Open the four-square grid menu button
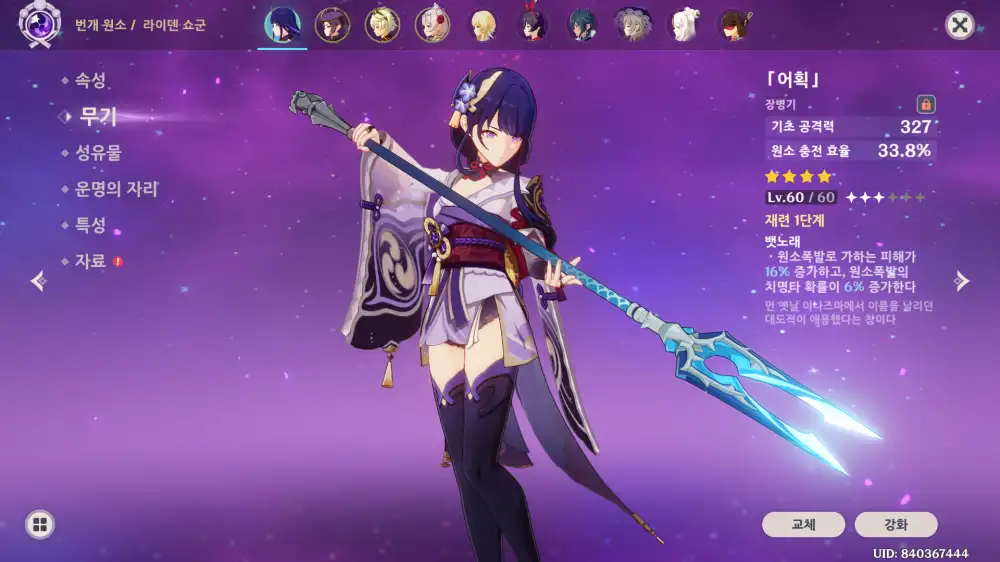The height and width of the screenshot is (562, 1000). click(x=40, y=524)
